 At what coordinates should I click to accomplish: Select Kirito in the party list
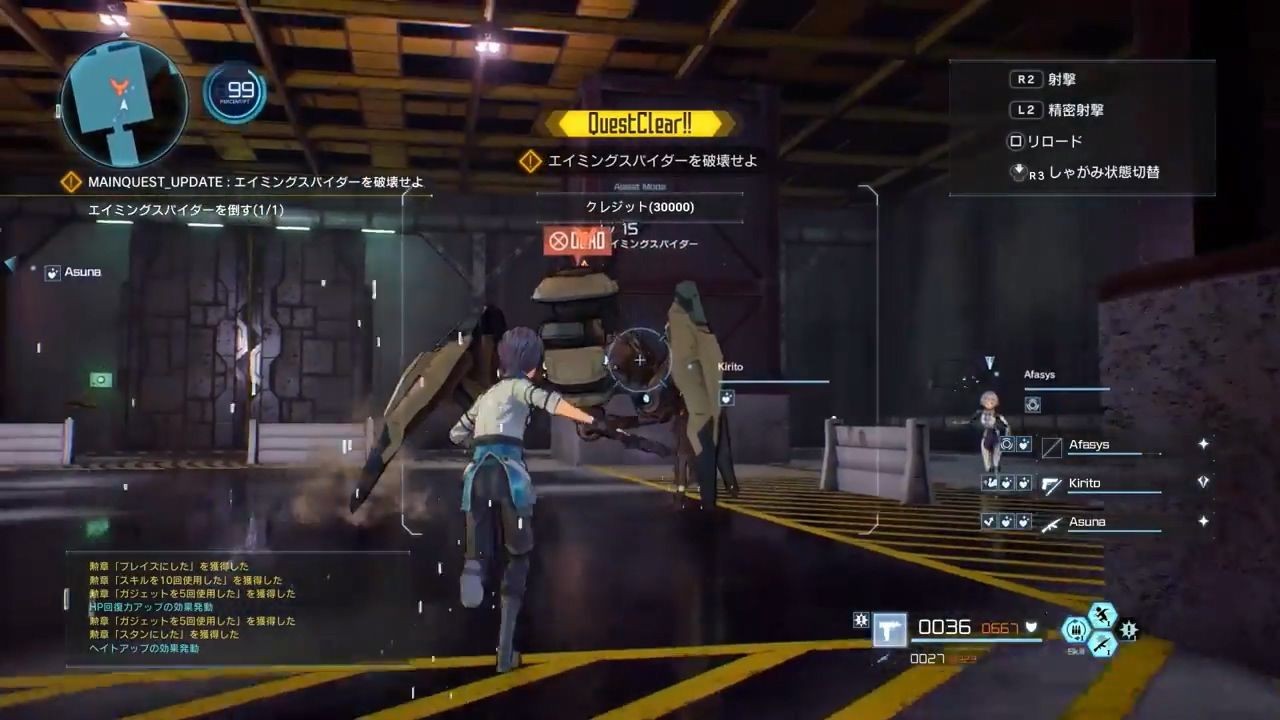point(1084,484)
